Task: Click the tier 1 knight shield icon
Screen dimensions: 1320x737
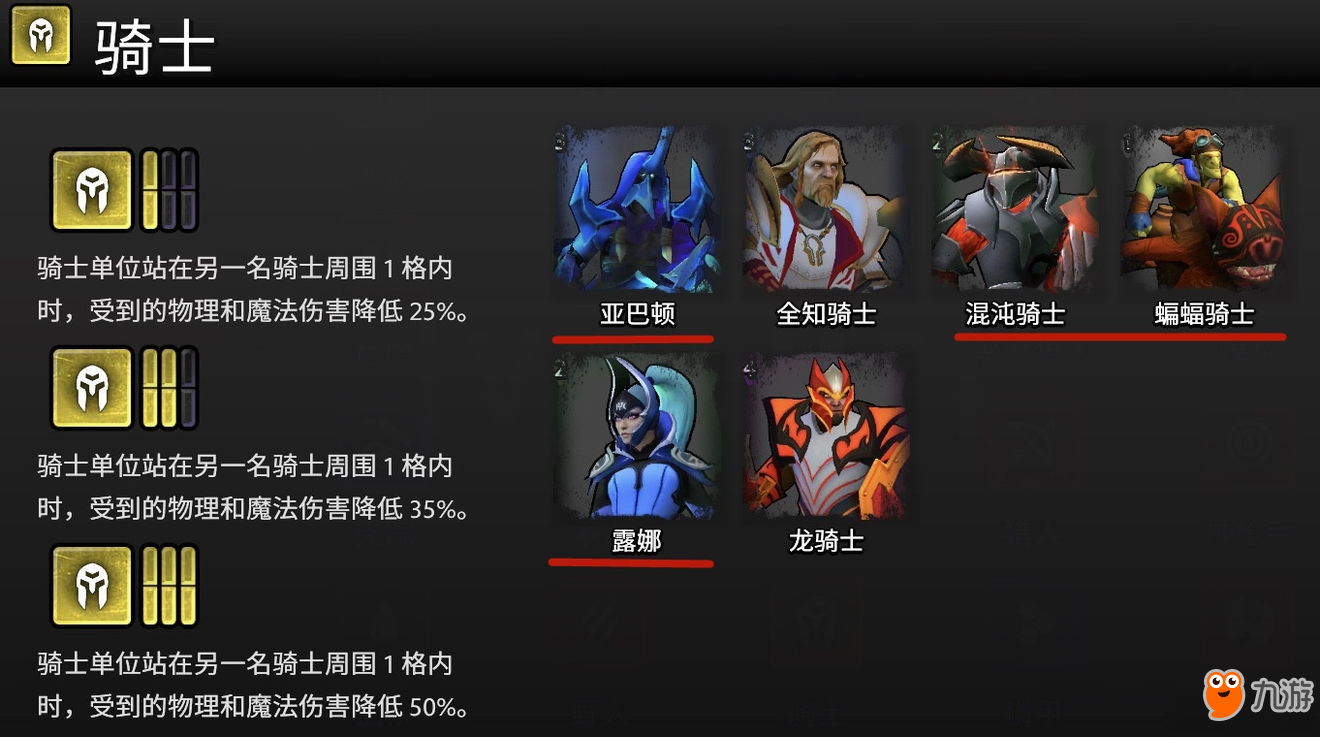Action: pos(90,190)
